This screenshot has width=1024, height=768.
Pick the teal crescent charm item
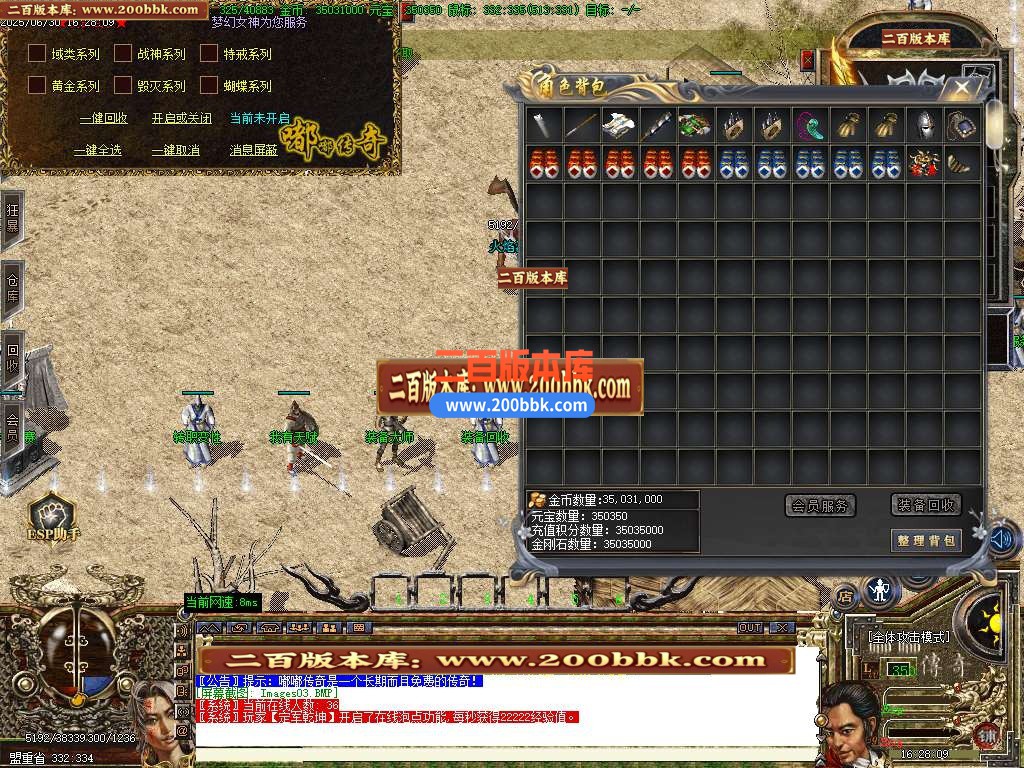point(810,126)
